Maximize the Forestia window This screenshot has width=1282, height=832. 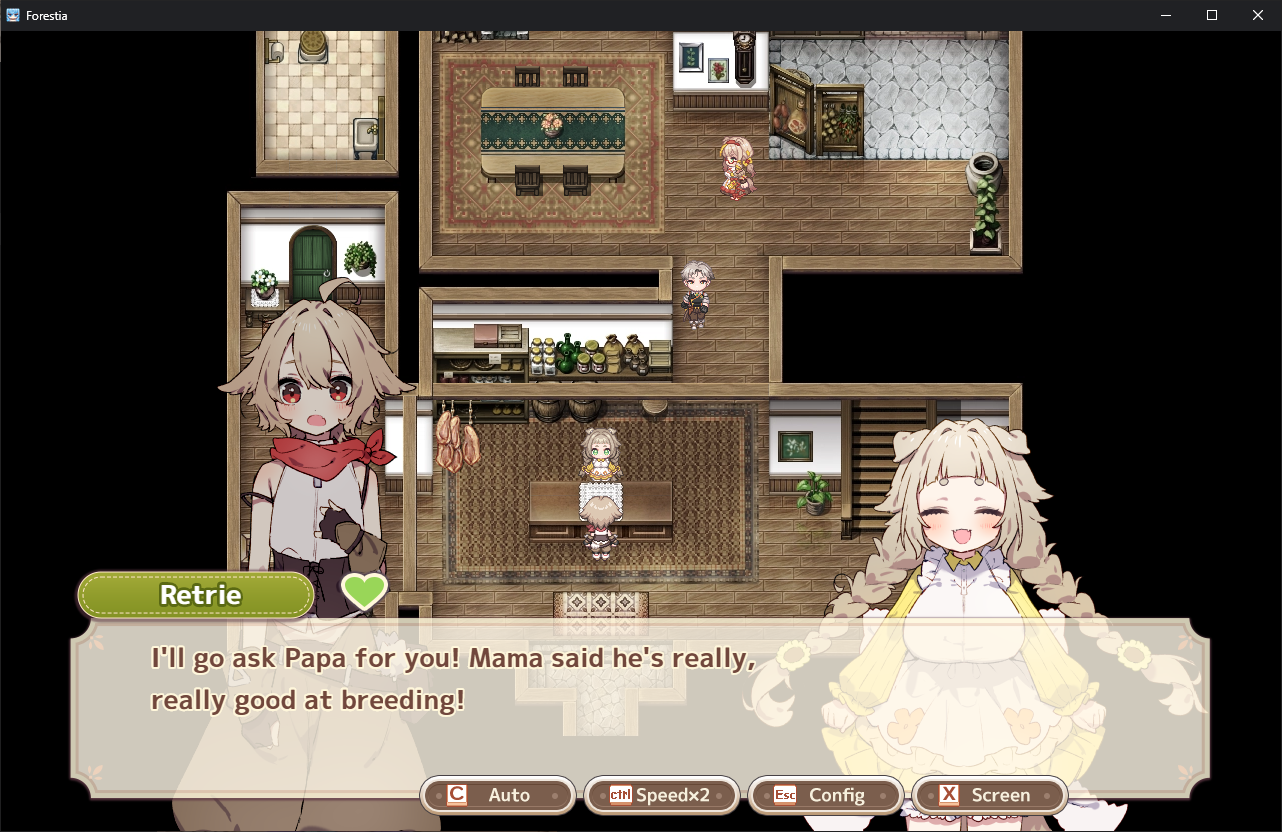point(1212,15)
